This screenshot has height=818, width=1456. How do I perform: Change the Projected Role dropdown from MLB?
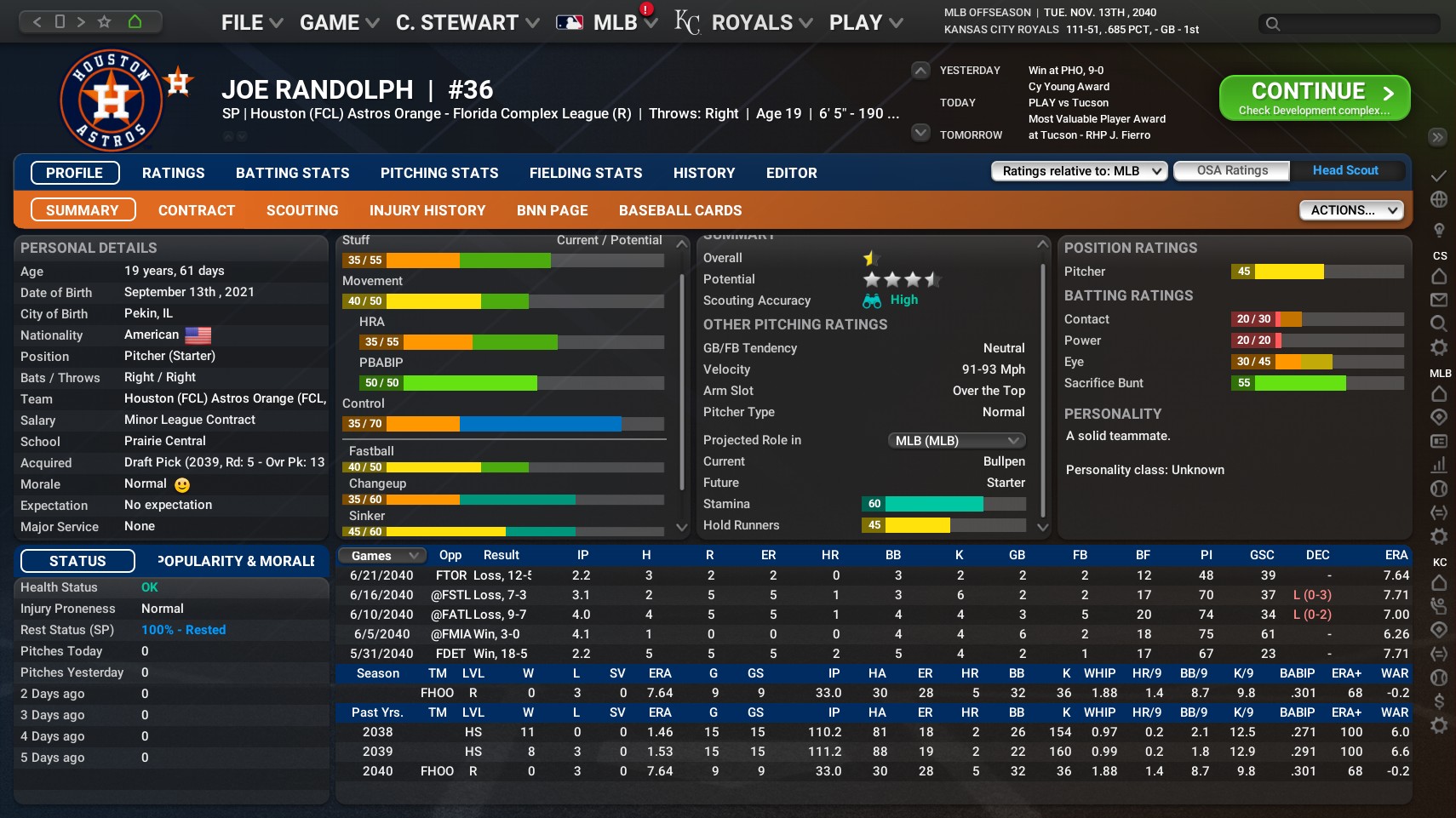point(957,440)
